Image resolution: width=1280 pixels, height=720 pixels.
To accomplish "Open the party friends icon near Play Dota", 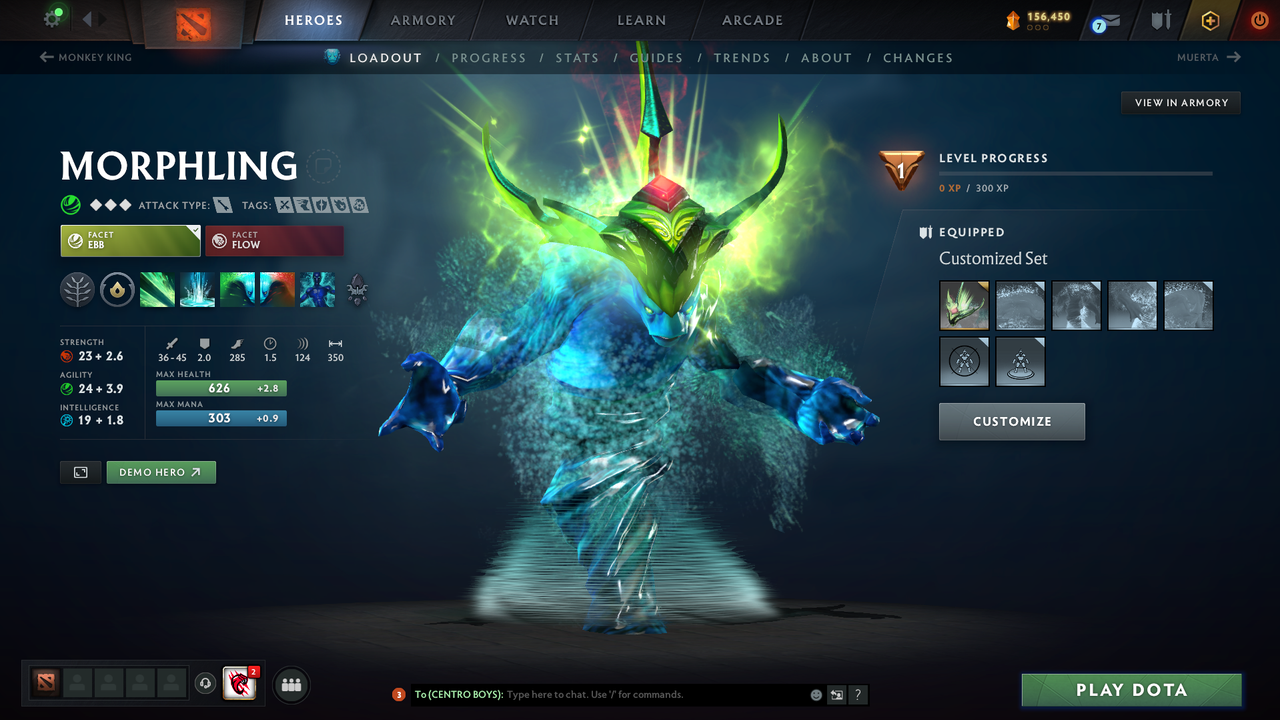I will coord(290,684).
